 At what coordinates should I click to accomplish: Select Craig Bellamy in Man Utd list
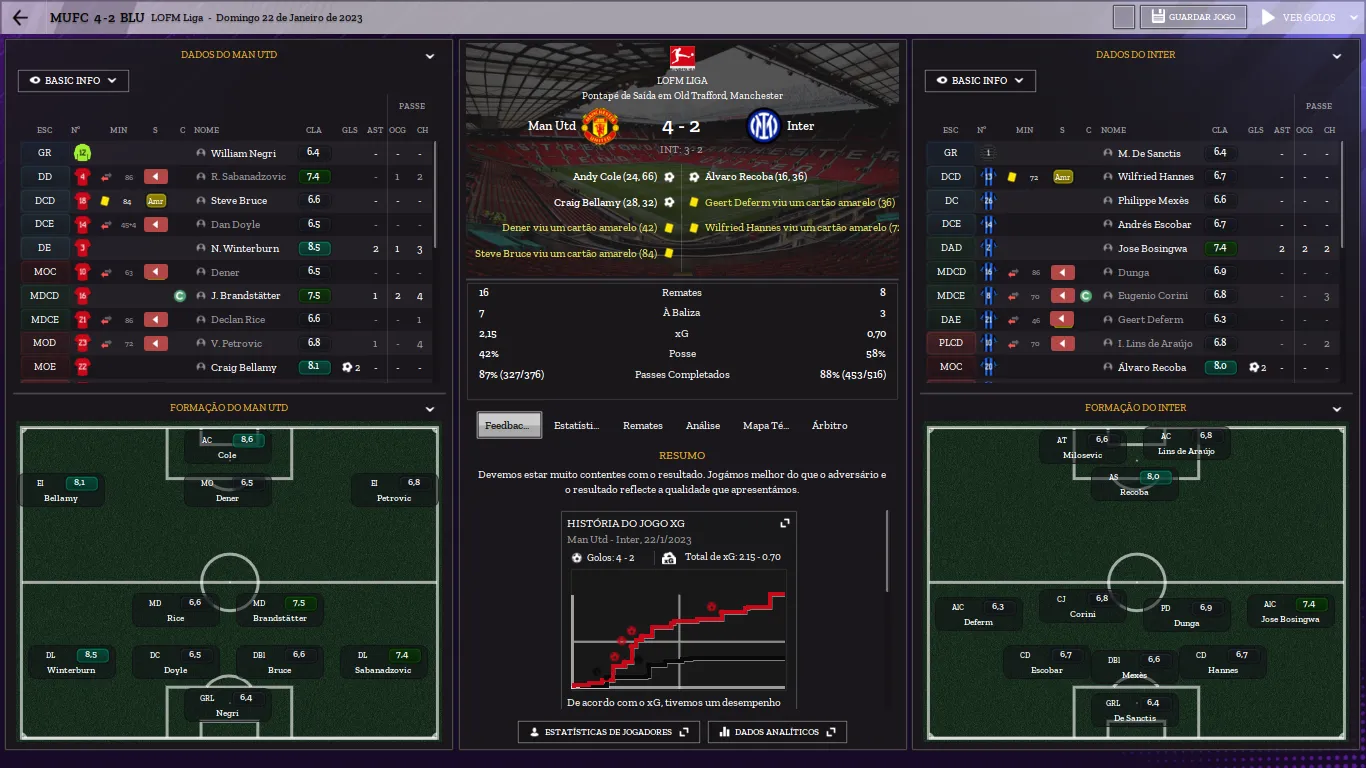[243, 368]
